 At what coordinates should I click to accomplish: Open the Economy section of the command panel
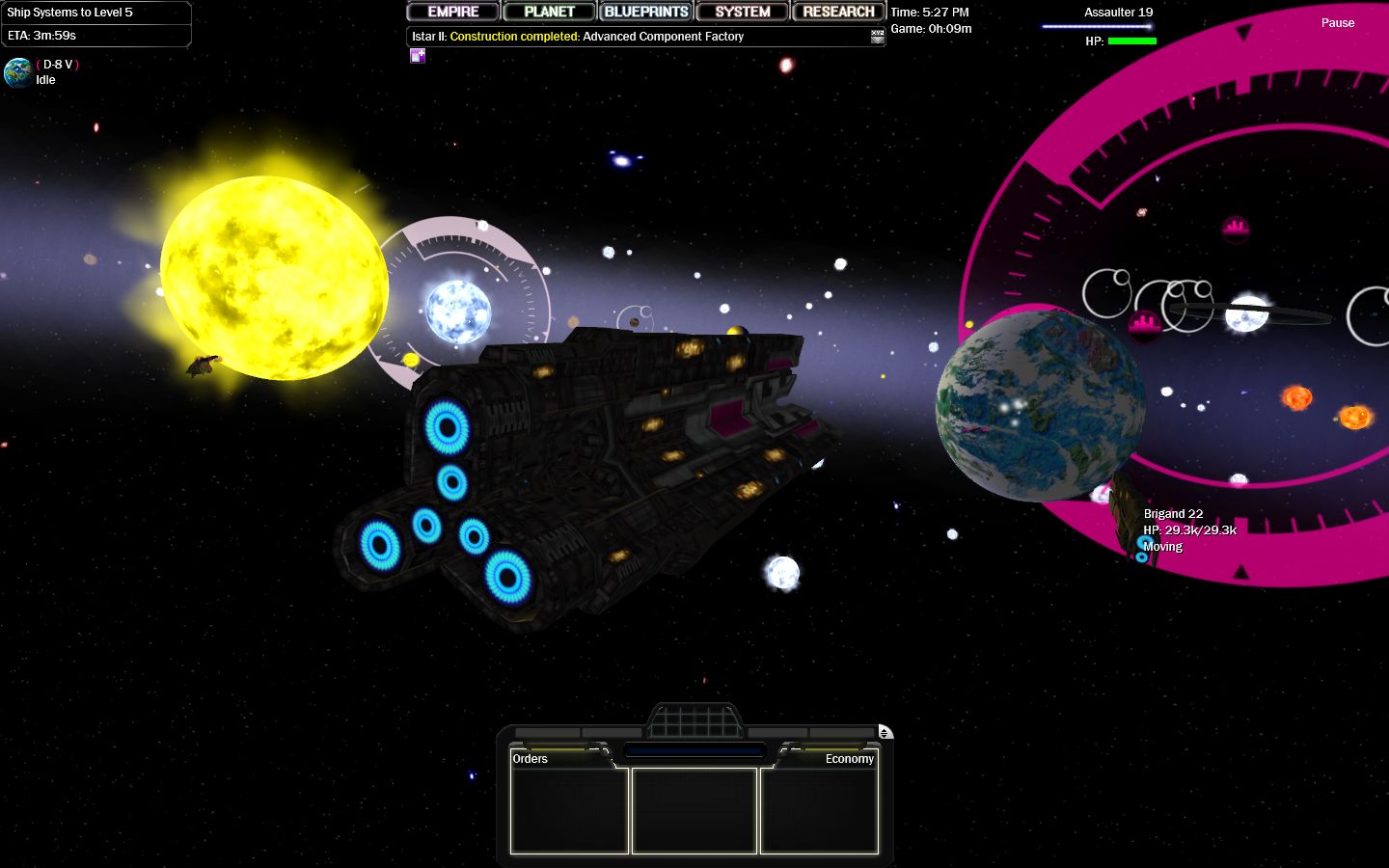(x=850, y=759)
